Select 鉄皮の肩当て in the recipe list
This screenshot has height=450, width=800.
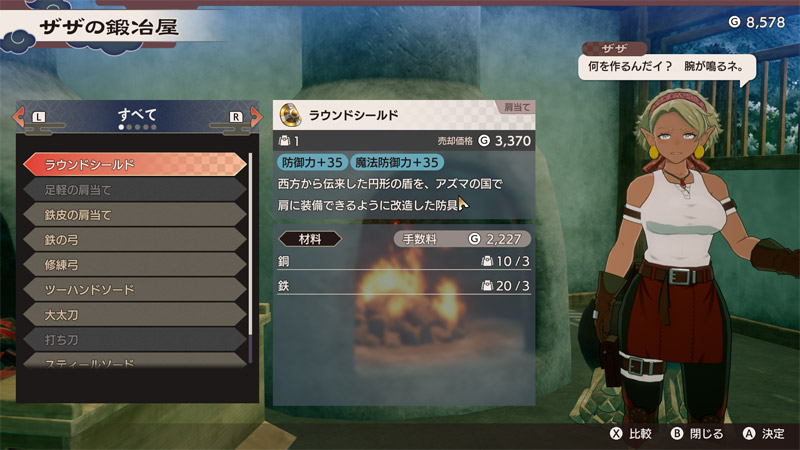click(133, 214)
